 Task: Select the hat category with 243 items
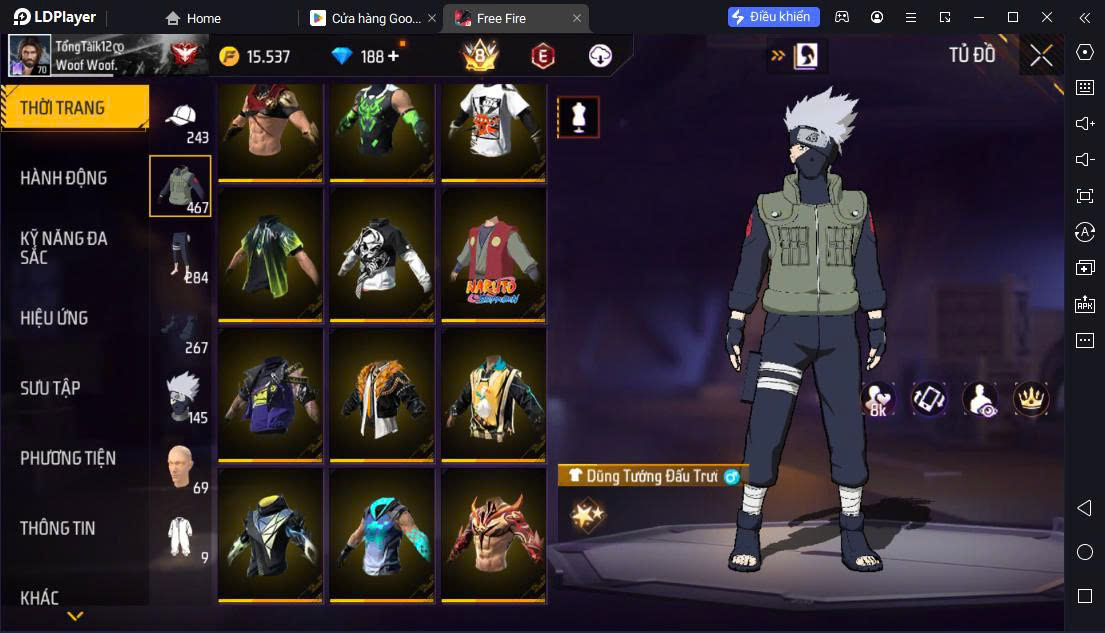(x=181, y=119)
